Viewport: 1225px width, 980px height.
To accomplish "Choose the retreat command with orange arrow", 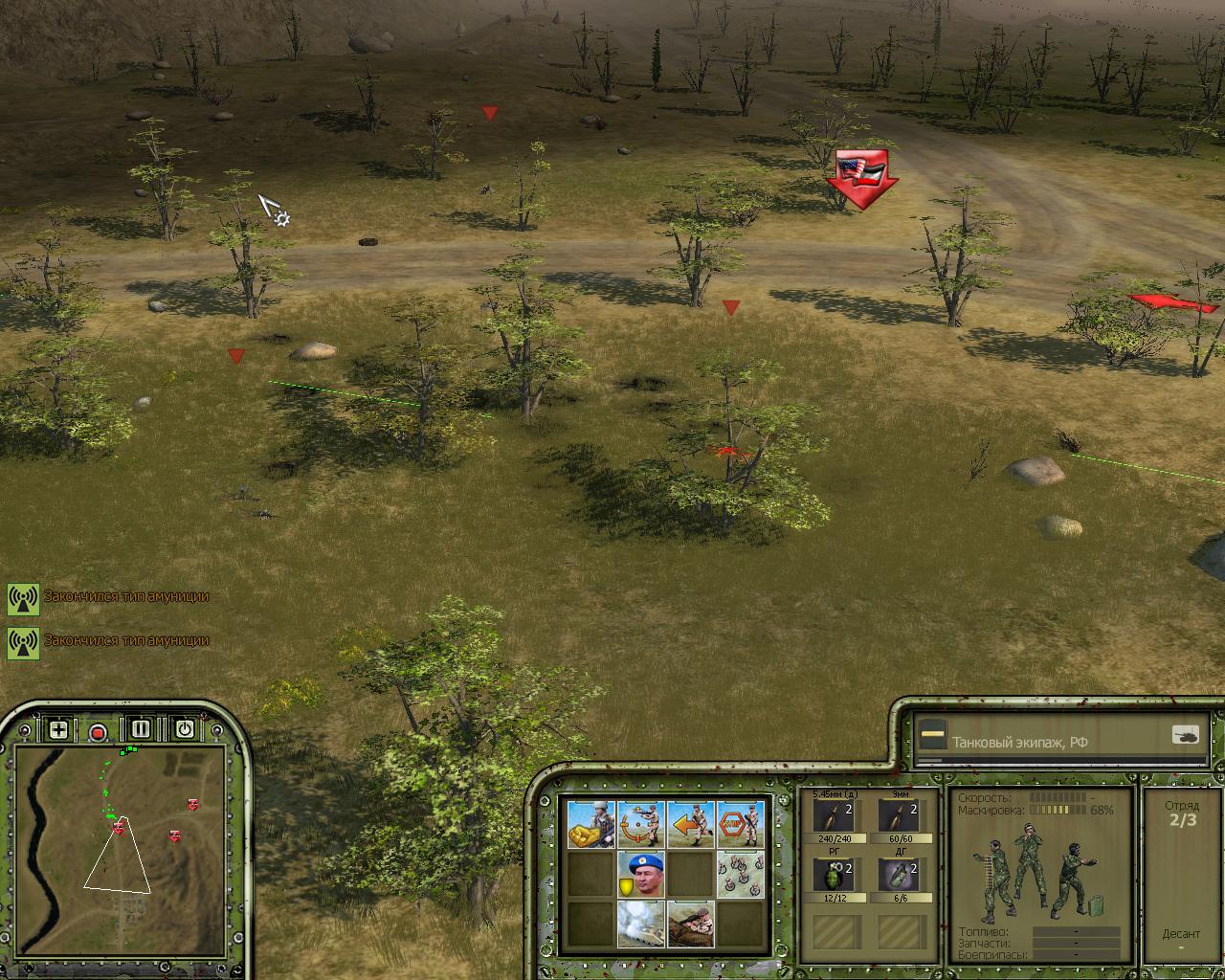I will click(x=691, y=824).
